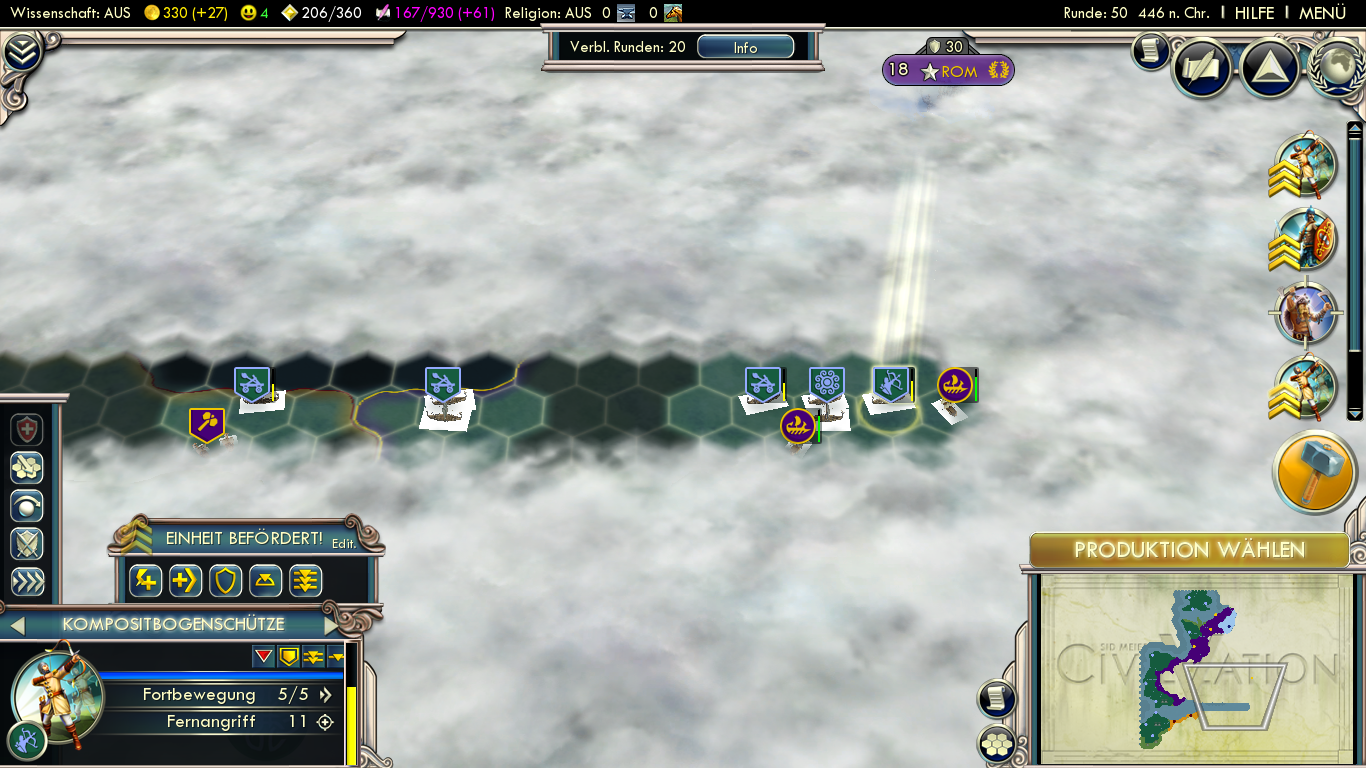Open the HILFE help page

point(1254,13)
